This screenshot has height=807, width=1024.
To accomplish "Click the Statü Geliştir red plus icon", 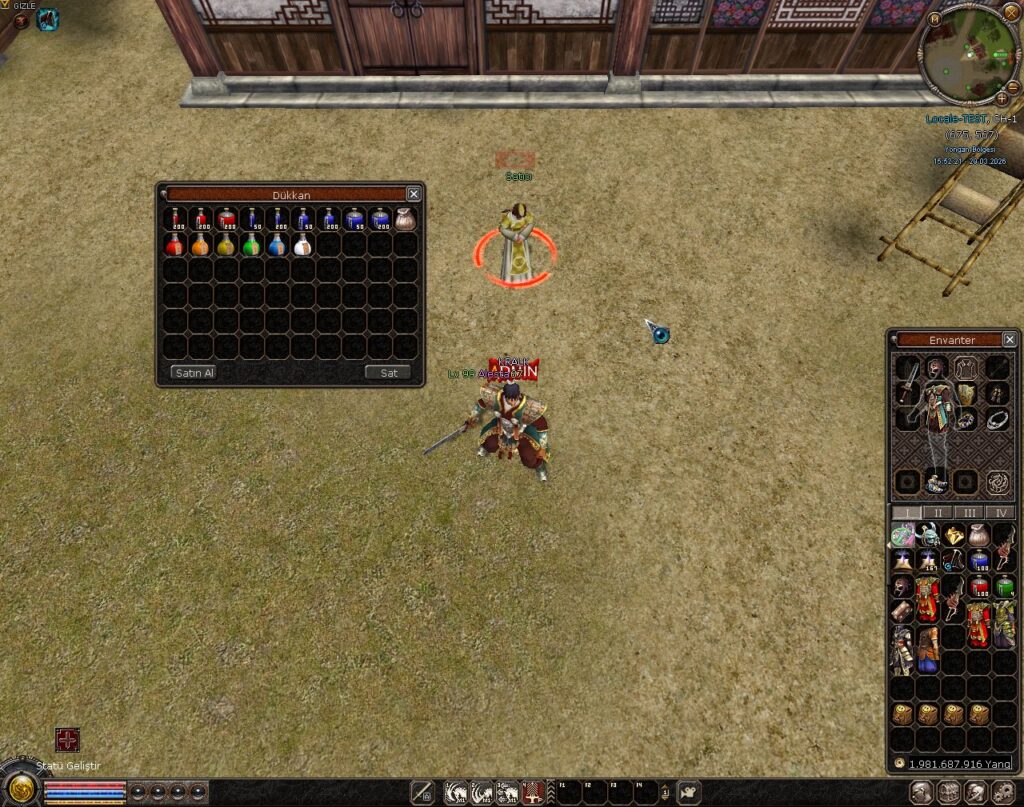I will (x=67, y=740).
